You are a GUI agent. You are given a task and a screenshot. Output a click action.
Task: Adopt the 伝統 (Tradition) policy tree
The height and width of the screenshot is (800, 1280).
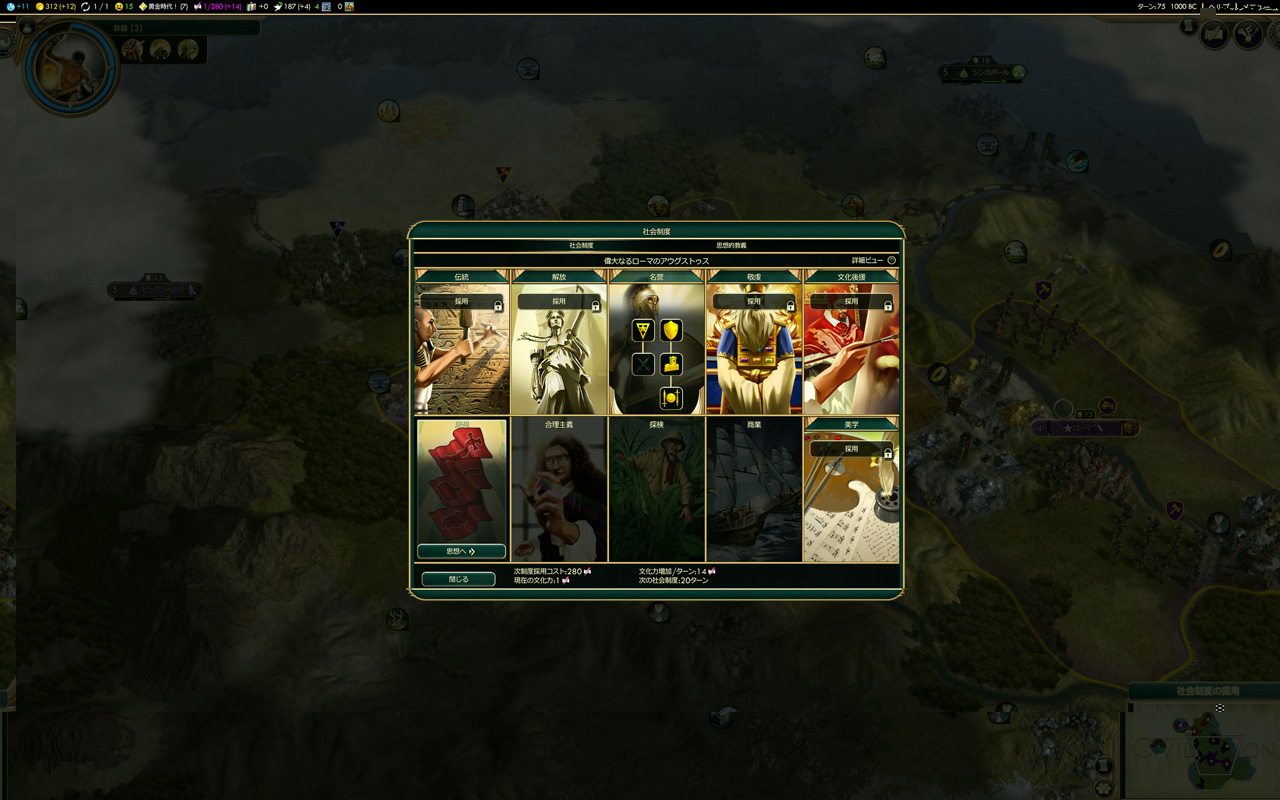pyautogui.click(x=461, y=301)
